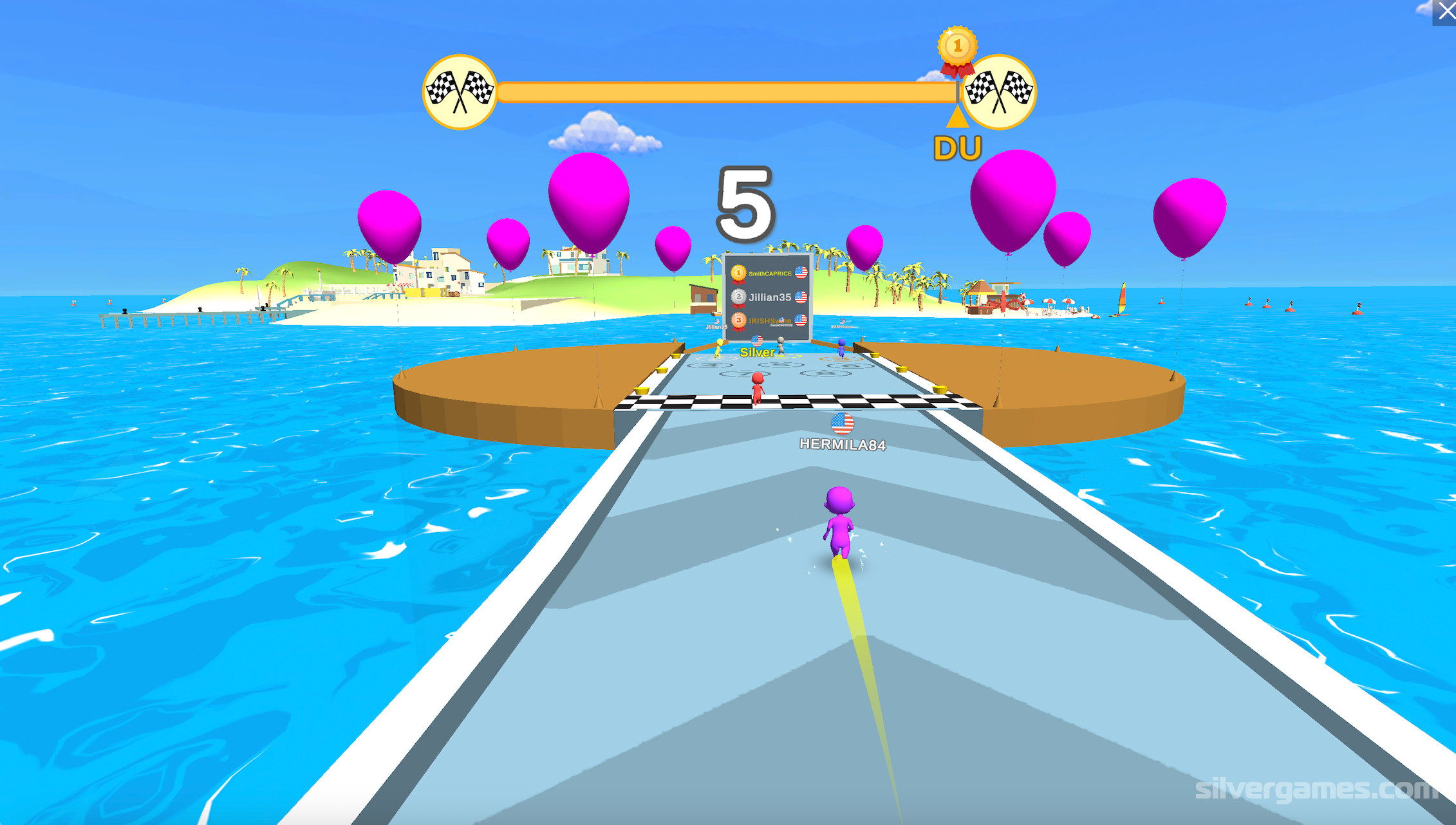Open the silvergames.com watermark link

pyautogui.click(x=1315, y=789)
